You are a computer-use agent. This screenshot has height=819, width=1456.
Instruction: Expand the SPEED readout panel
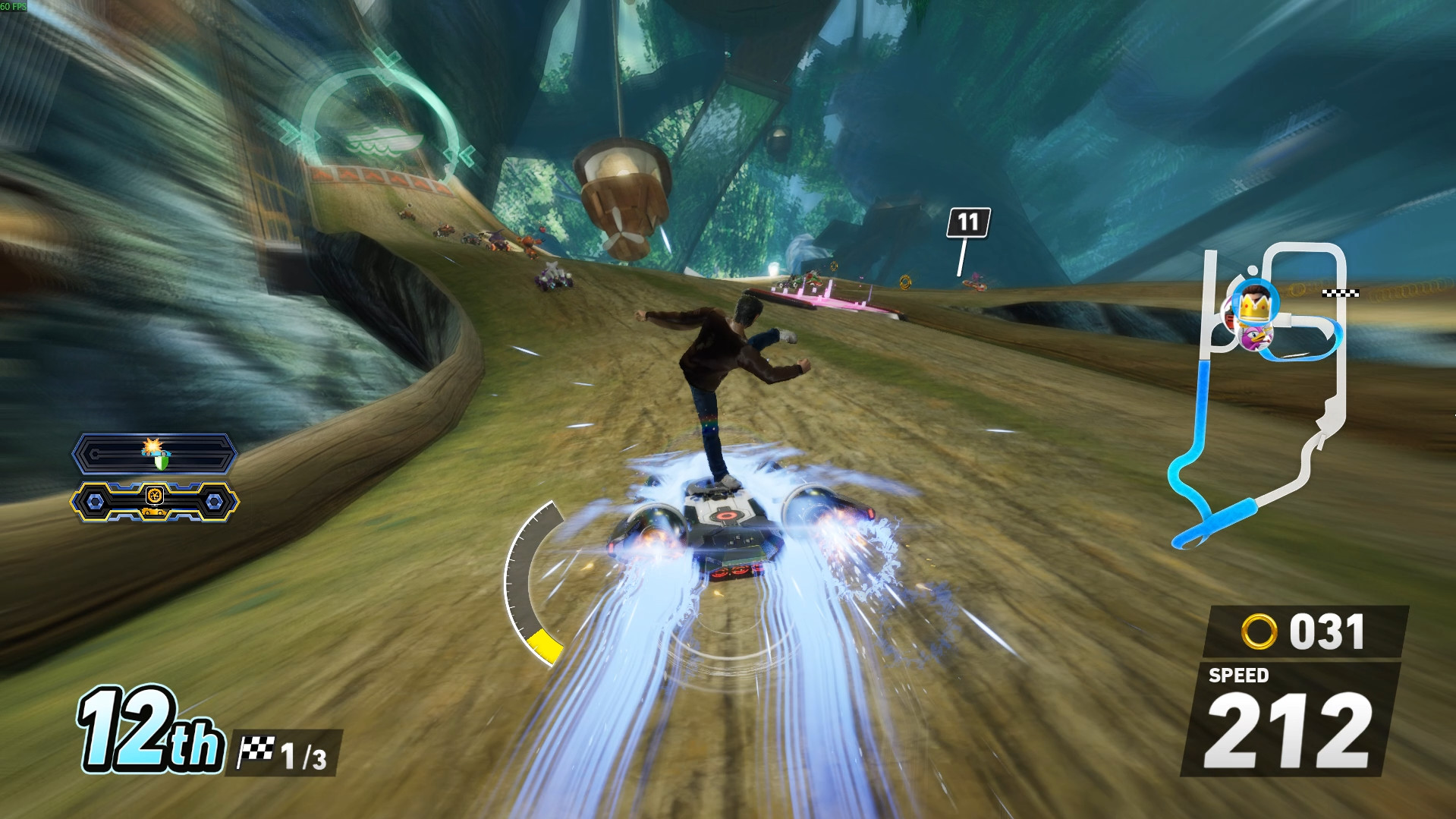1291,721
